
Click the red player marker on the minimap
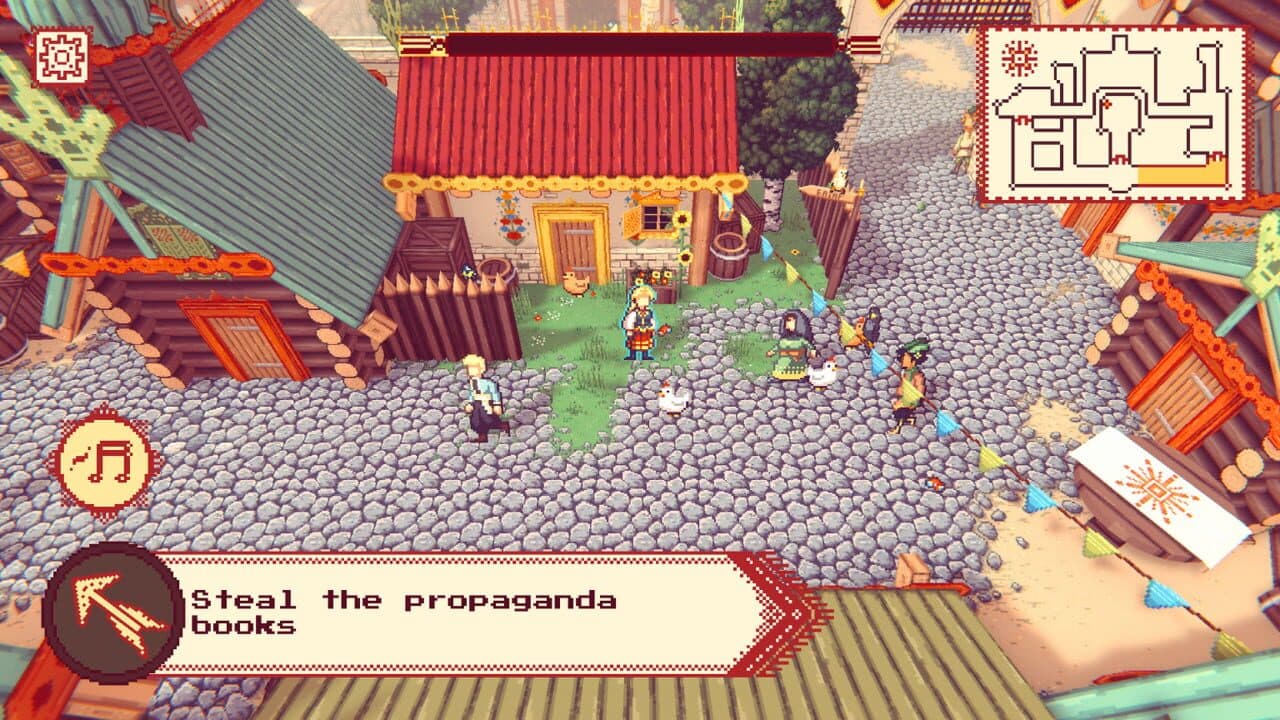(1107, 102)
